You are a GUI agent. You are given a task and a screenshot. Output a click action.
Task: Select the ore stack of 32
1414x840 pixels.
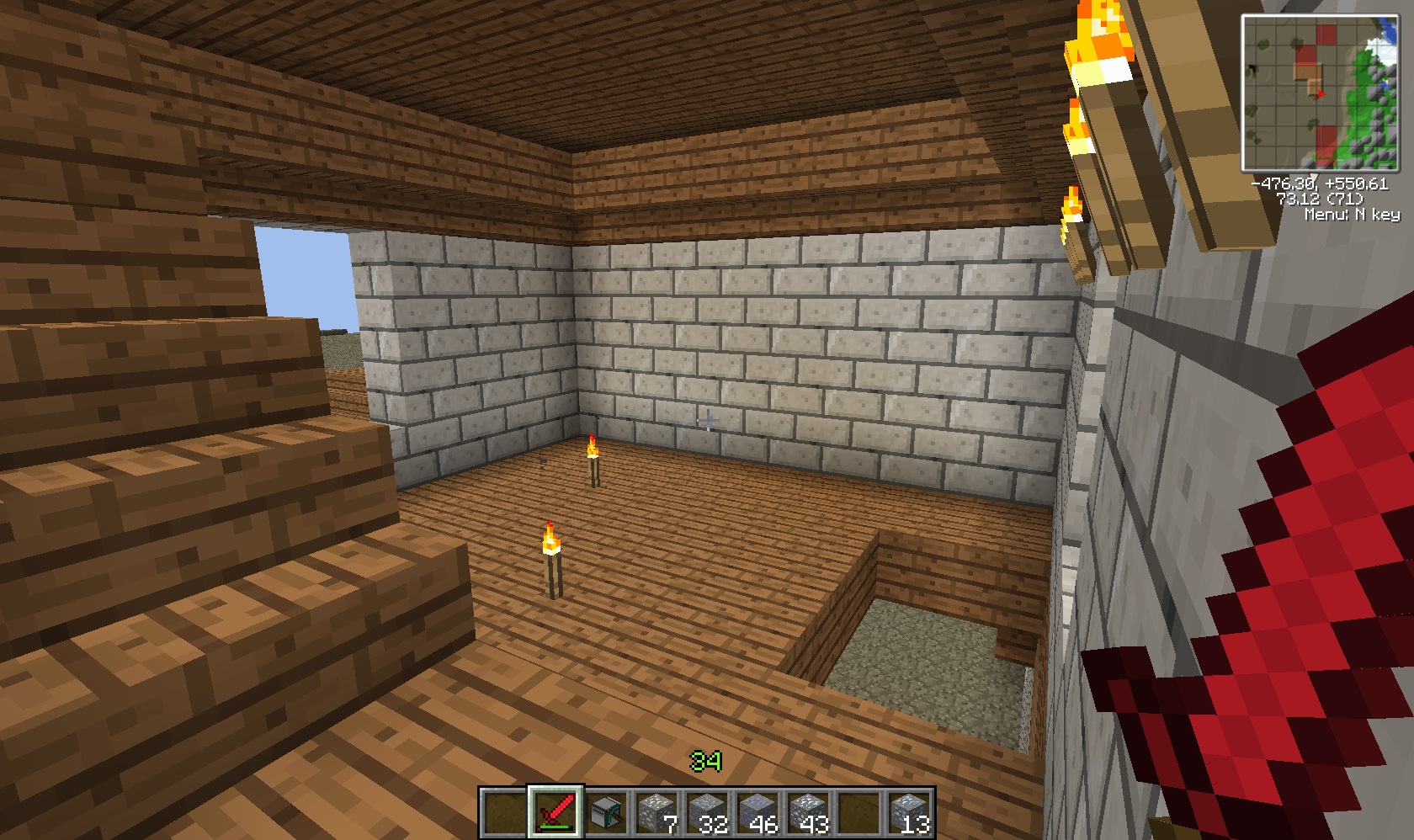707,813
